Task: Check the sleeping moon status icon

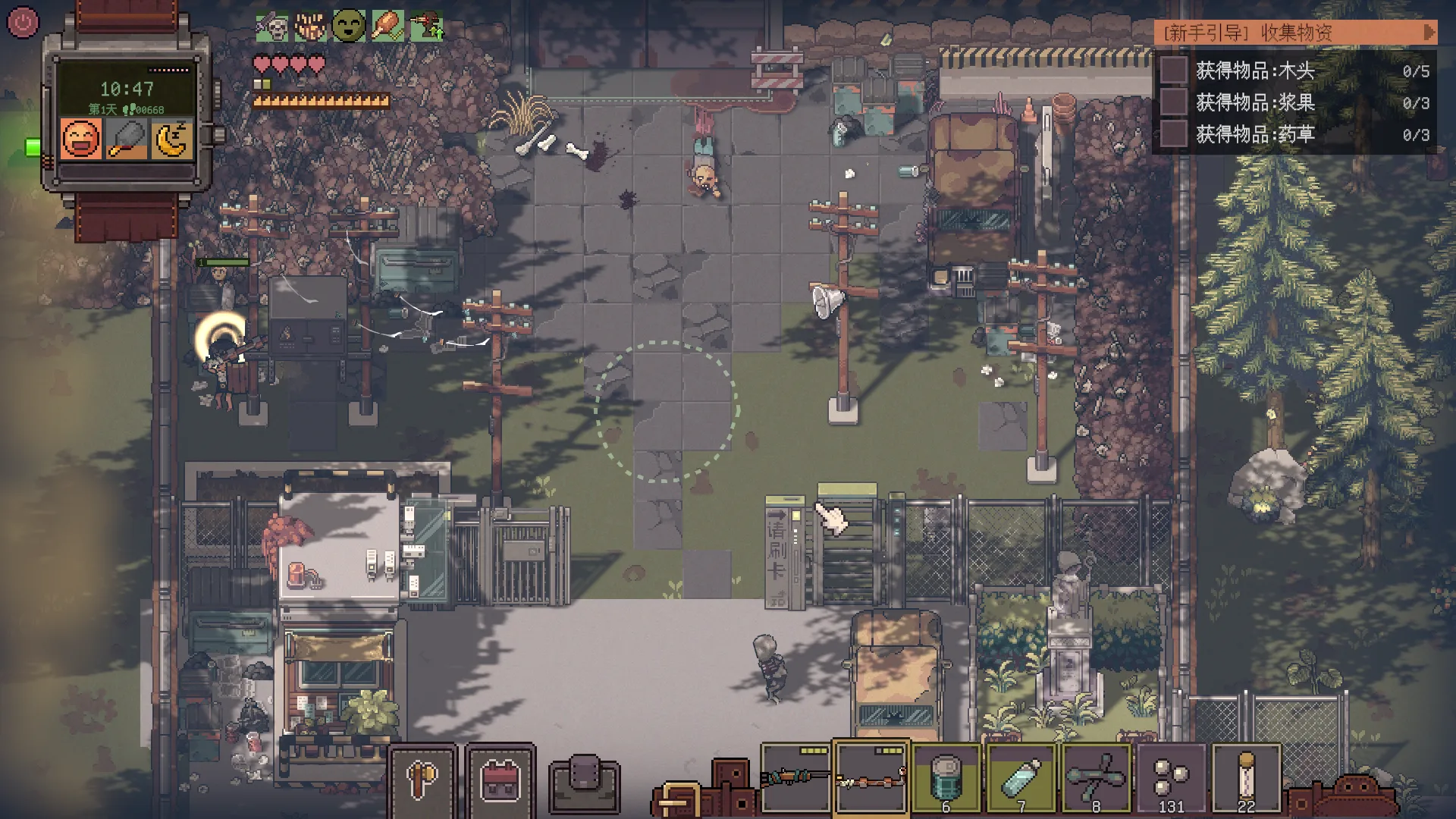Action: tap(171, 140)
